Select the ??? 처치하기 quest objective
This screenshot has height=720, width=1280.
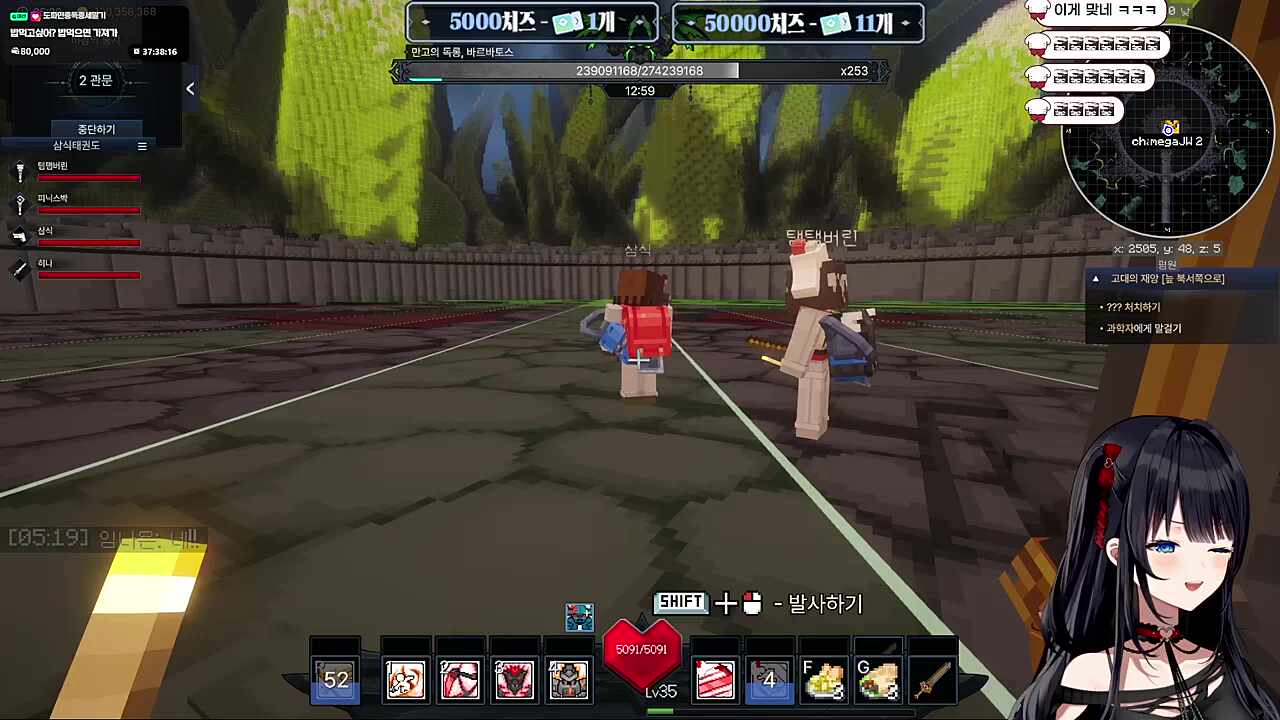point(1133,307)
